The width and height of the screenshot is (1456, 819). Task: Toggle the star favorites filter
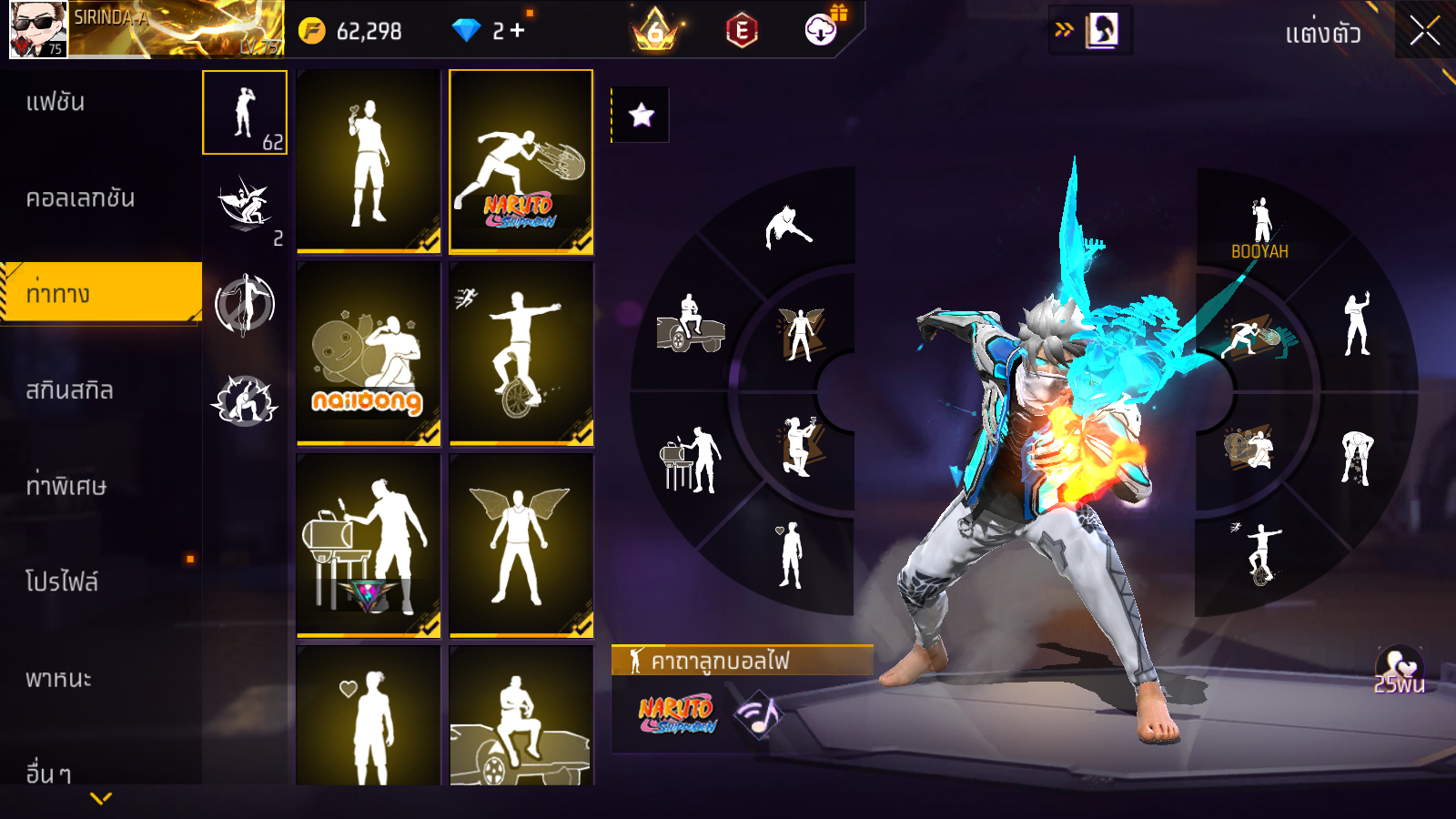coord(642,115)
